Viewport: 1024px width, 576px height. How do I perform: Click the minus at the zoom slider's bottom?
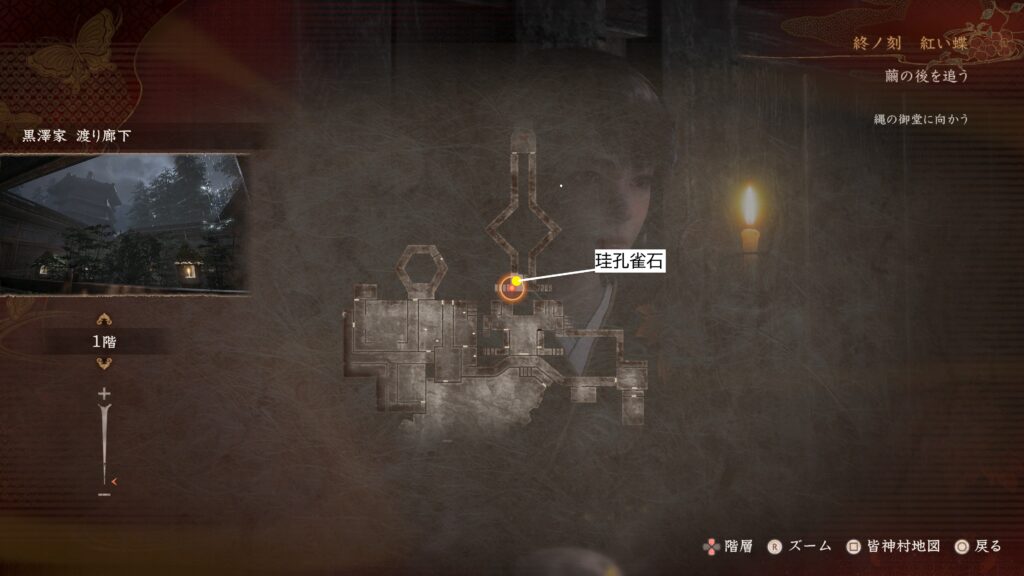point(104,494)
